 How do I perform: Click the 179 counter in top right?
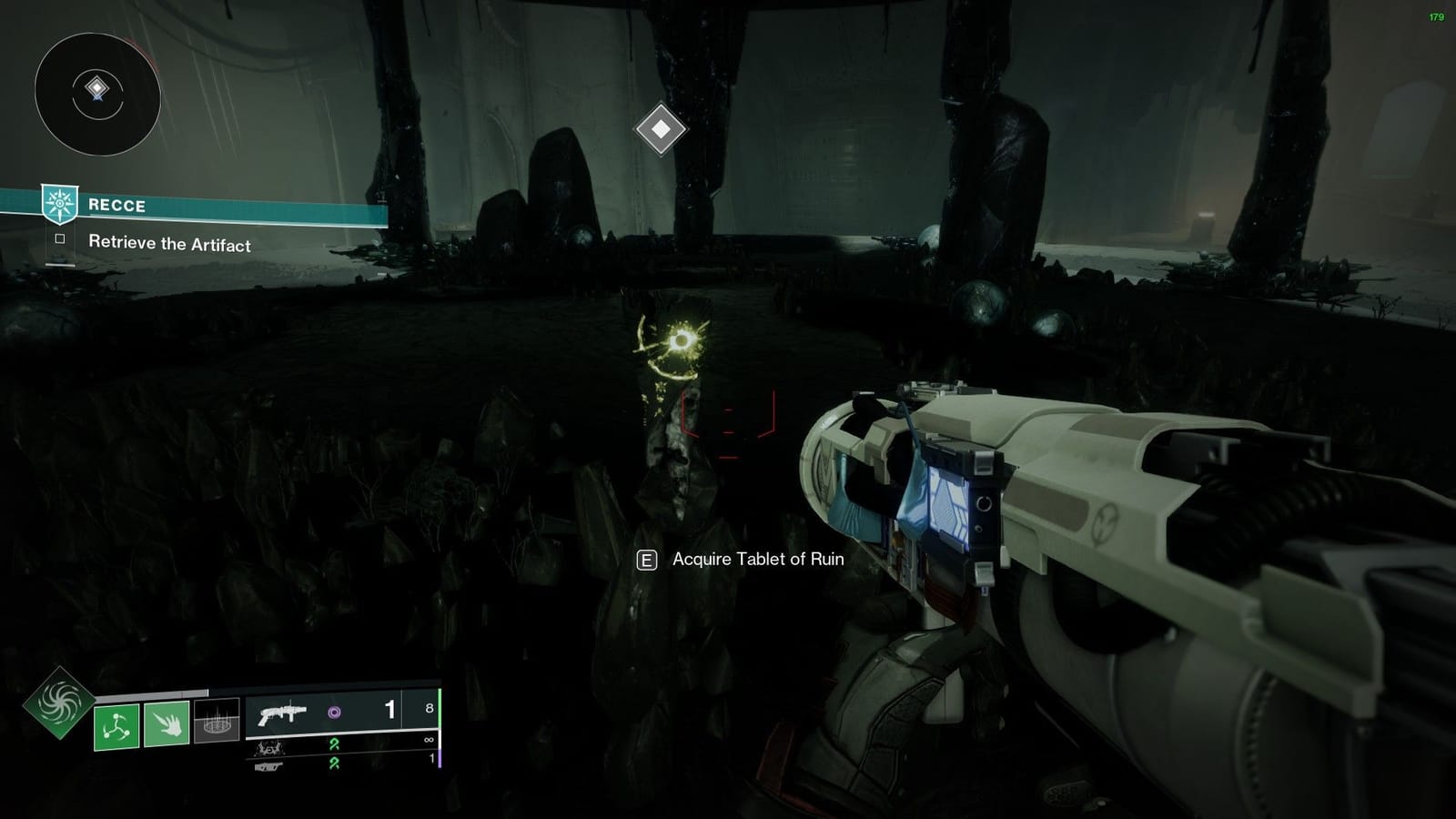click(x=1439, y=15)
